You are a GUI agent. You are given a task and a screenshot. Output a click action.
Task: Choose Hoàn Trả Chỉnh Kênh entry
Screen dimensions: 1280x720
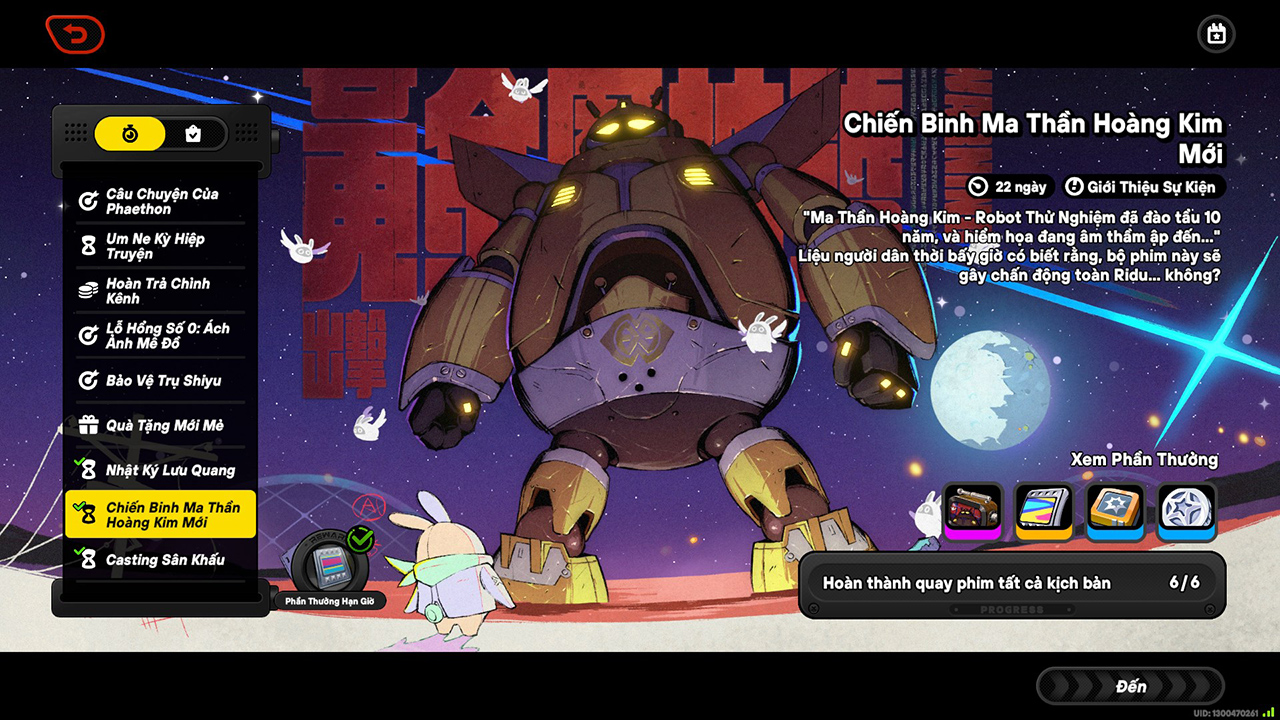tap(160, 291)
